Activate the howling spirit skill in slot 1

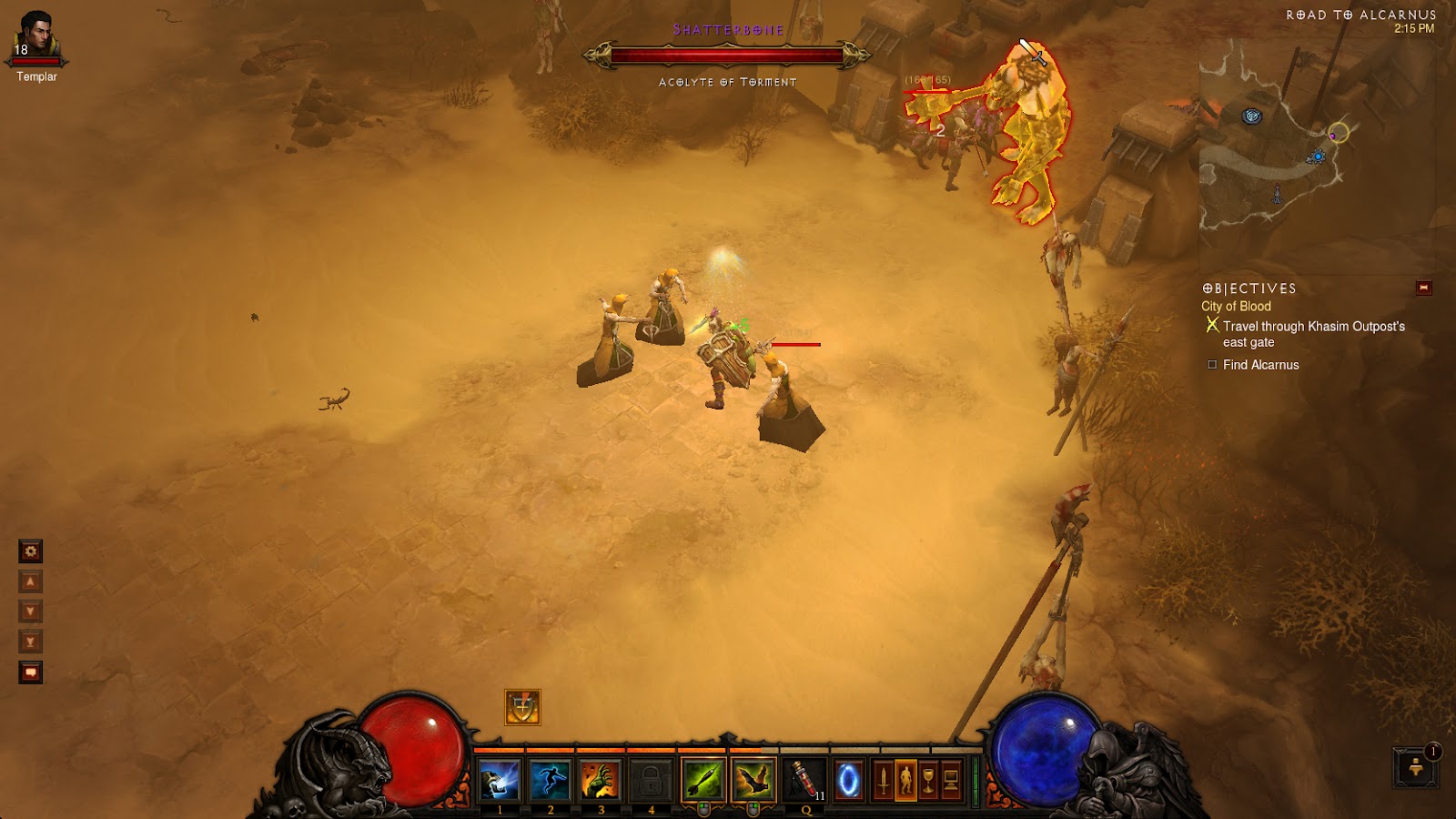(500, 780)
